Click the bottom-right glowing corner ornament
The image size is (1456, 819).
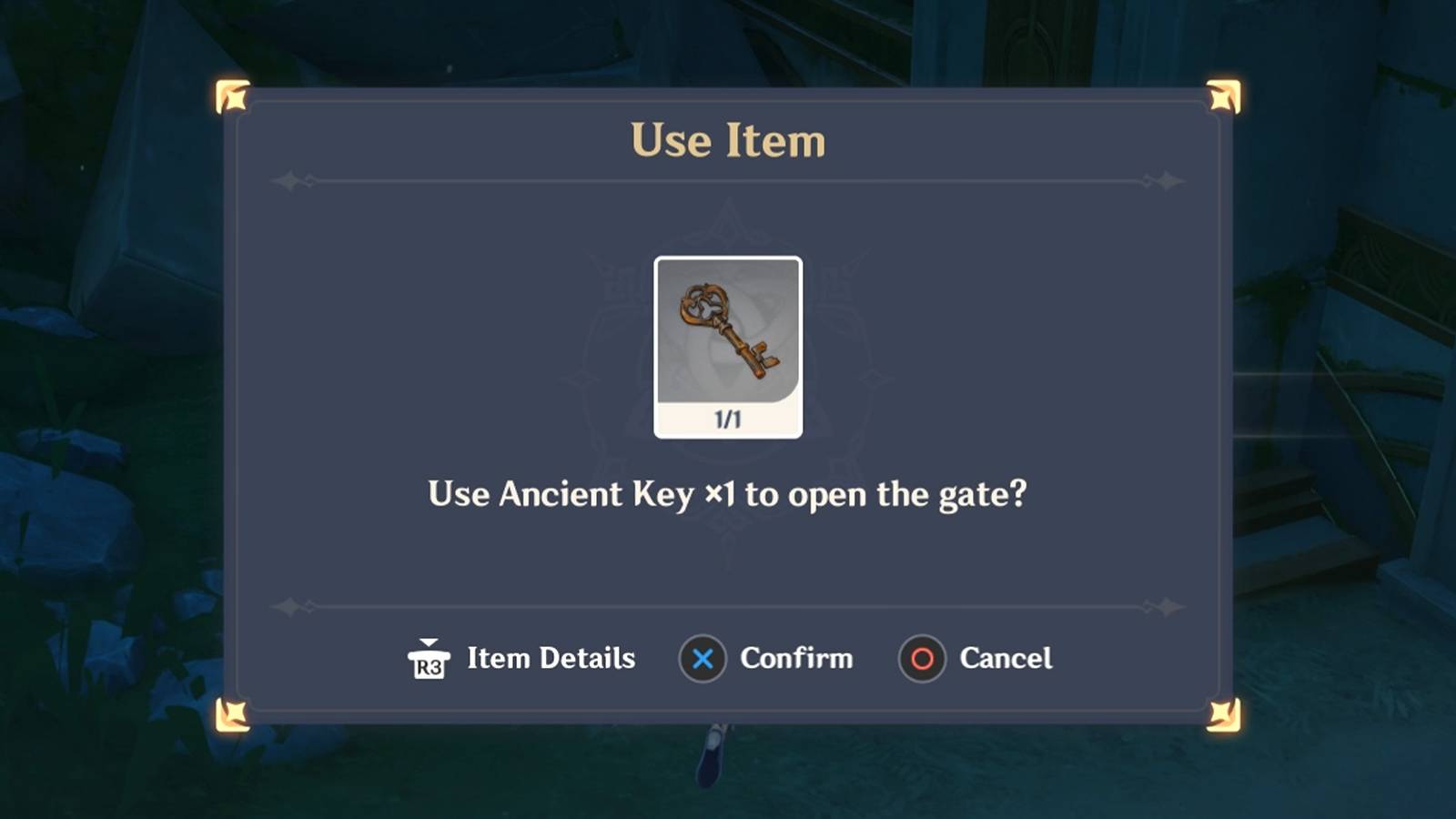[1224, 713]
